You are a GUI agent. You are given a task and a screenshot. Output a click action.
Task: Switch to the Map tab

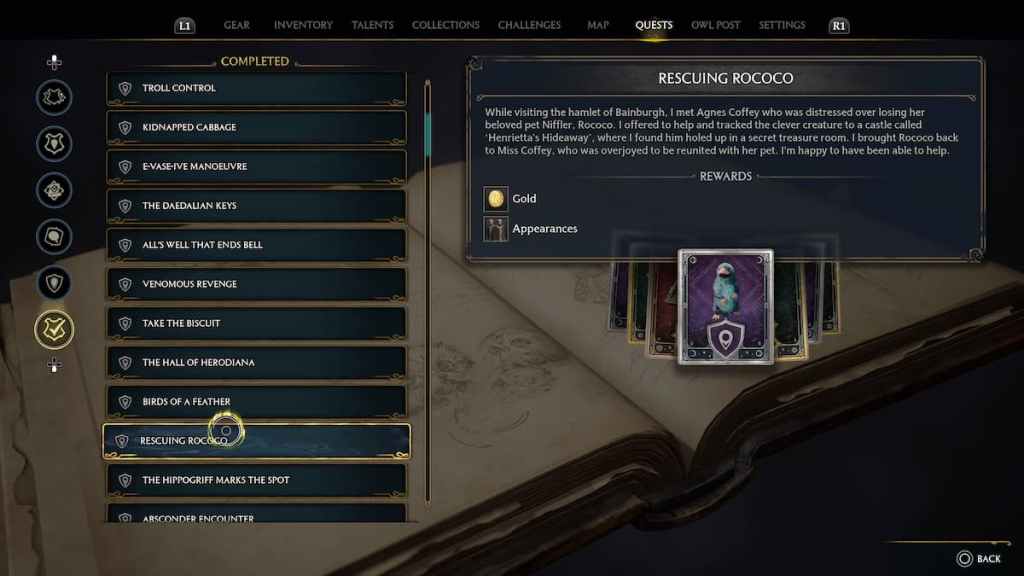[598, 25]
